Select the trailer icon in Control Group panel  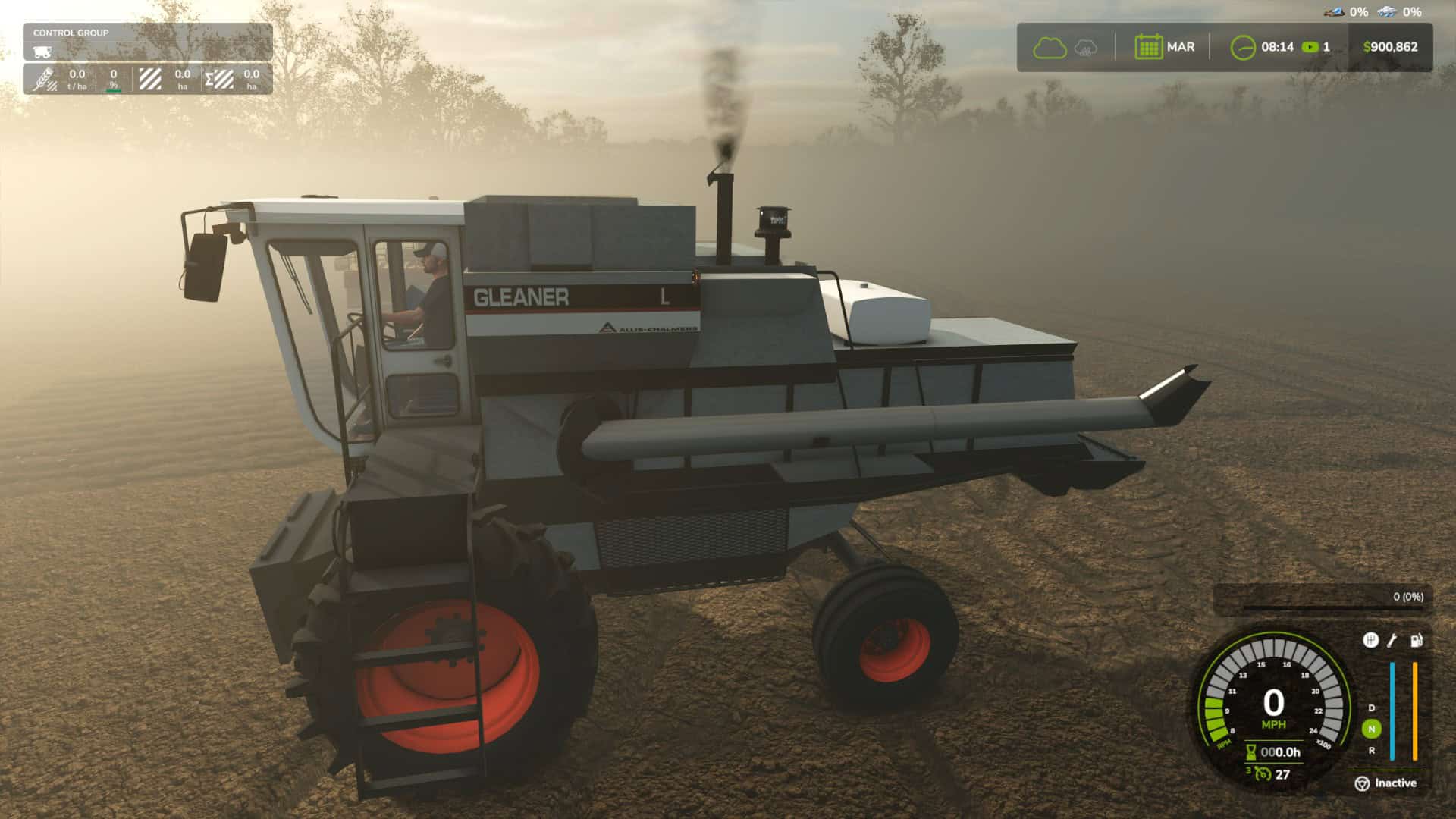(44, 52)
